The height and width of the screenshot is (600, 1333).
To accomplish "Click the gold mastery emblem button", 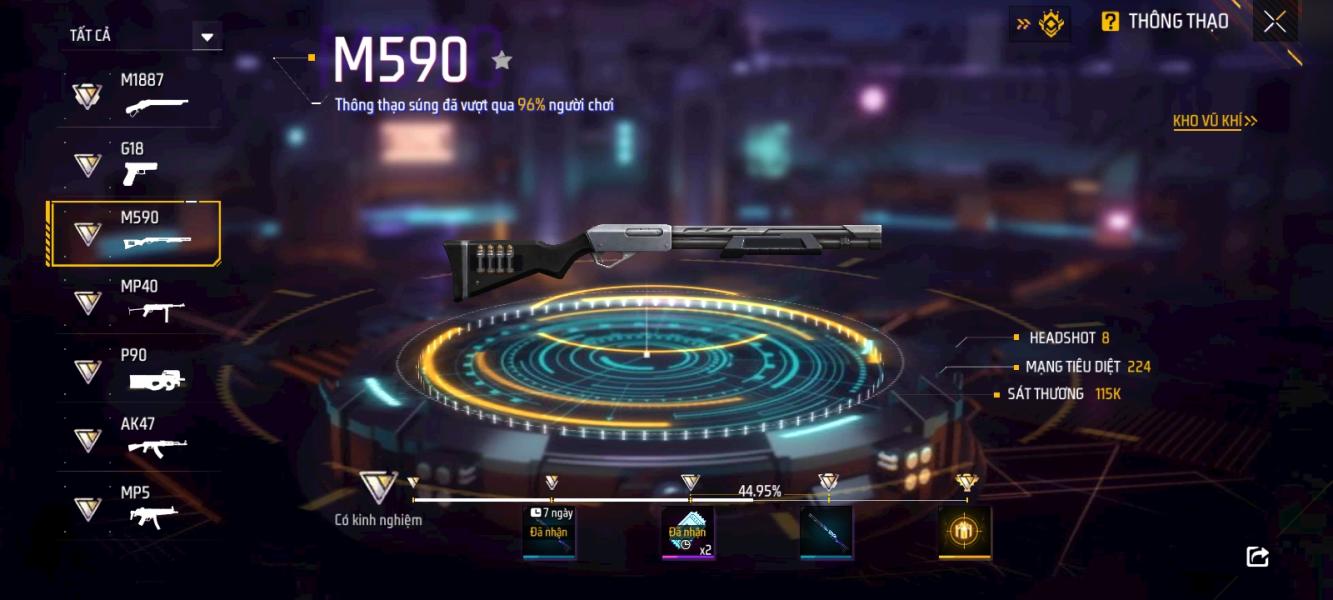I will tap(1040, 23).
